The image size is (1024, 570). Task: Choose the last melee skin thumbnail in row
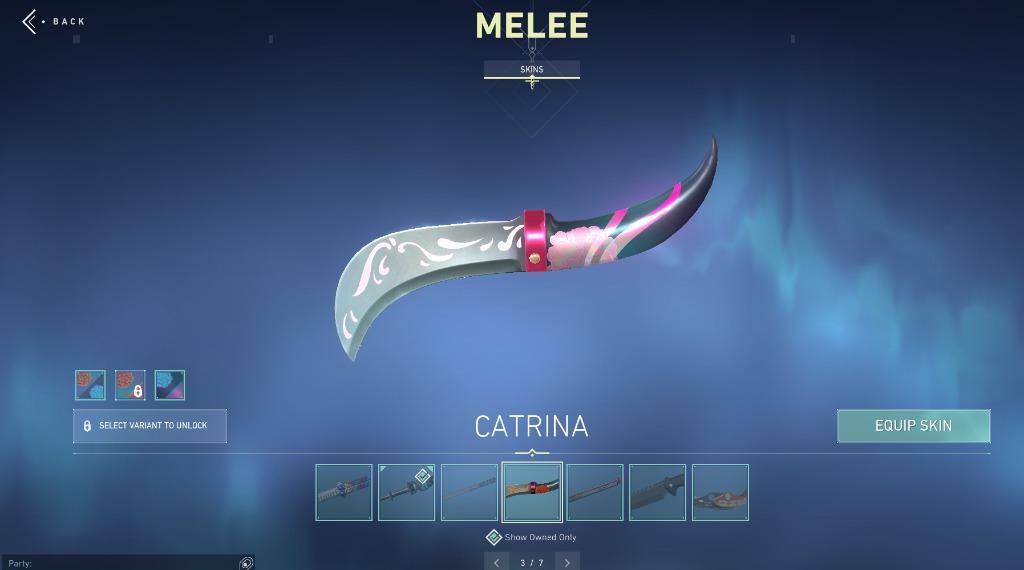(720, 492)
